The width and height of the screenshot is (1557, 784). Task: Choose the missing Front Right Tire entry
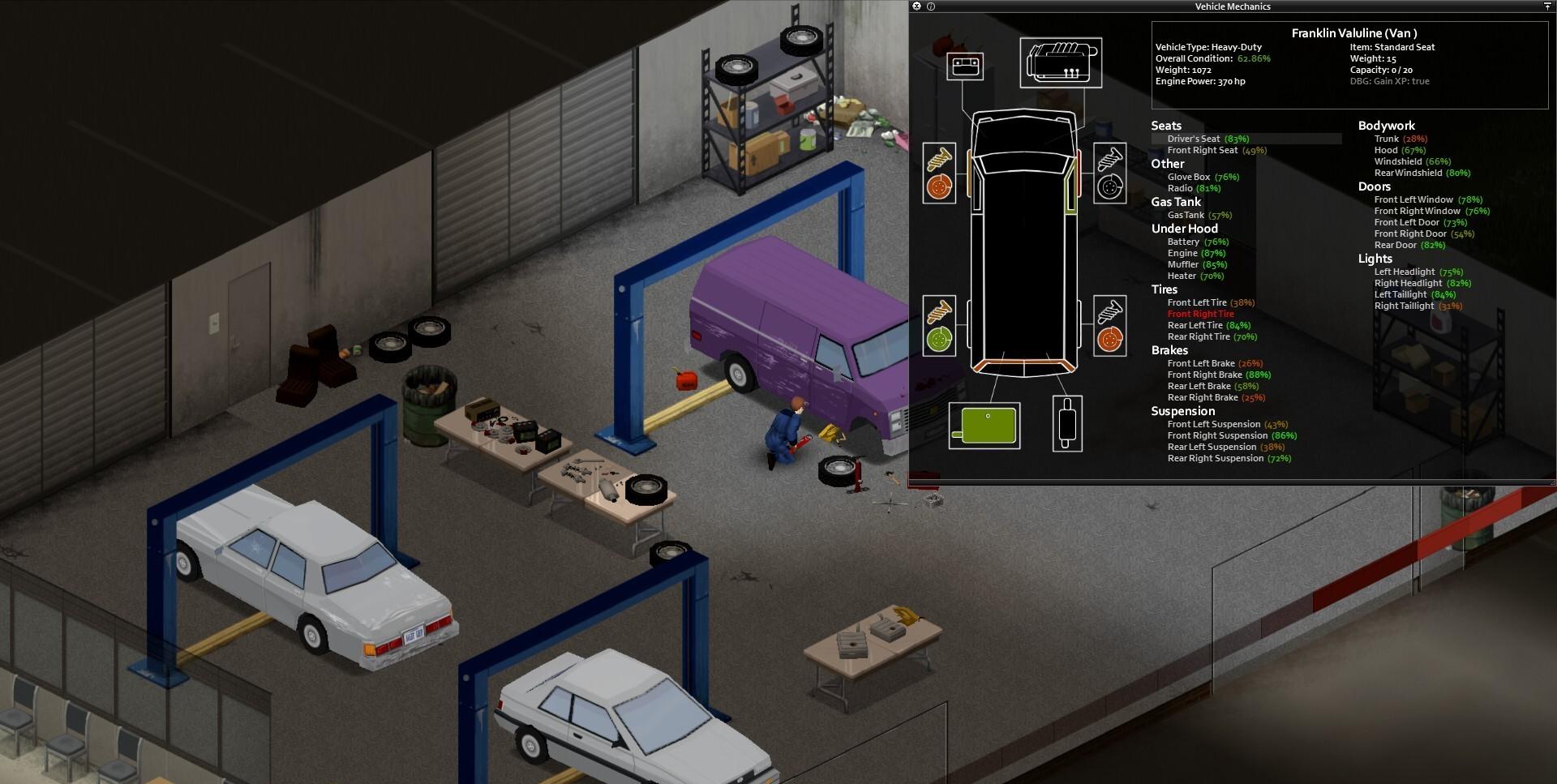coord(1200,314)
